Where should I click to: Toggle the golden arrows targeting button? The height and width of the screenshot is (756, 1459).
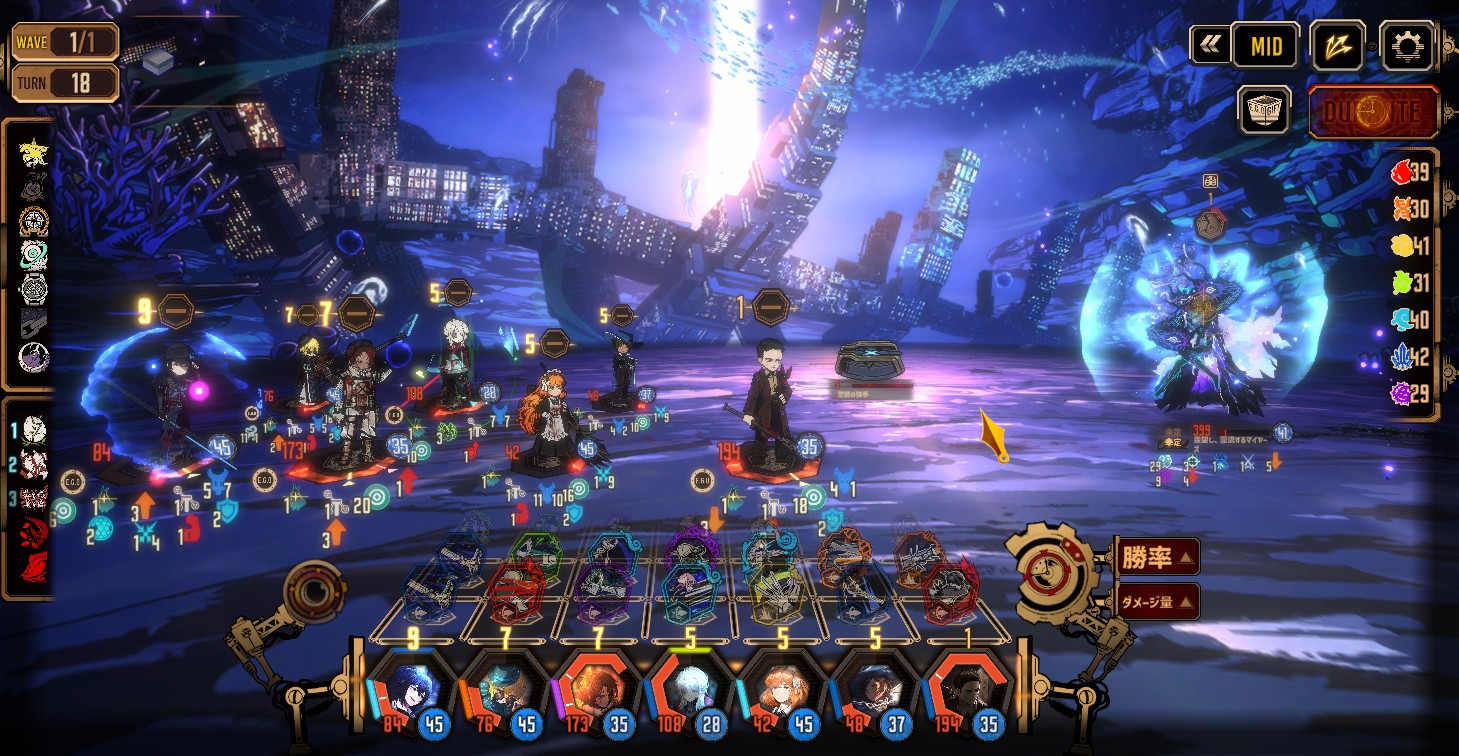pyautogui.click(x=1338, y=46)
